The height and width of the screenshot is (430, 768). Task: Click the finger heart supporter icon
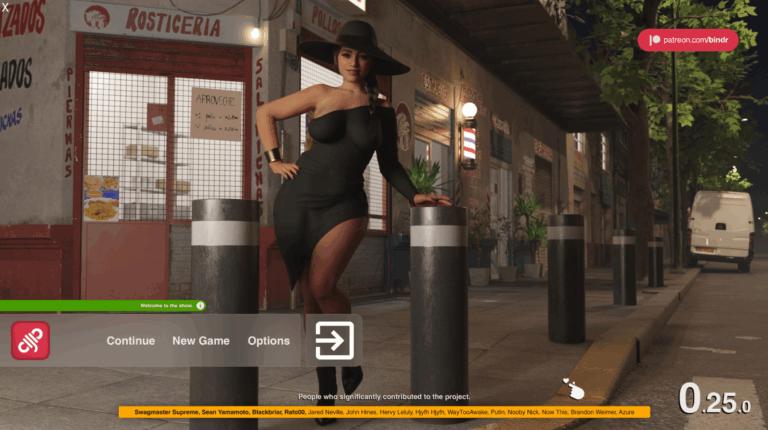click(x=573, y=389)
